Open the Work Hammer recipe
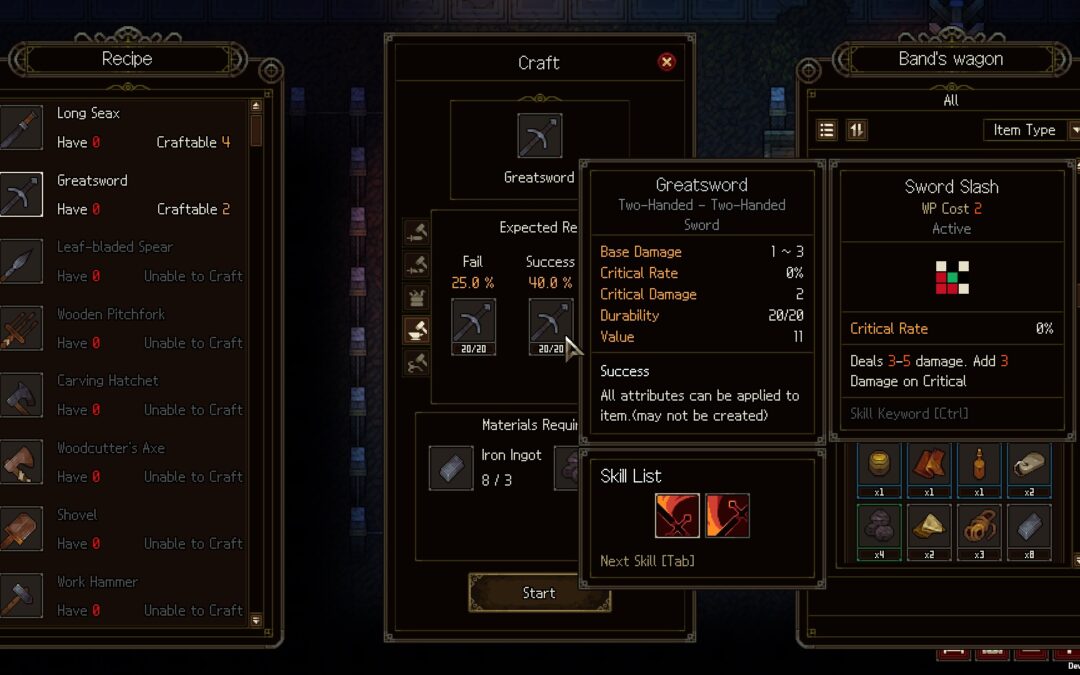This screenshot has height=675, width=1080. click(x=125, y=597)
